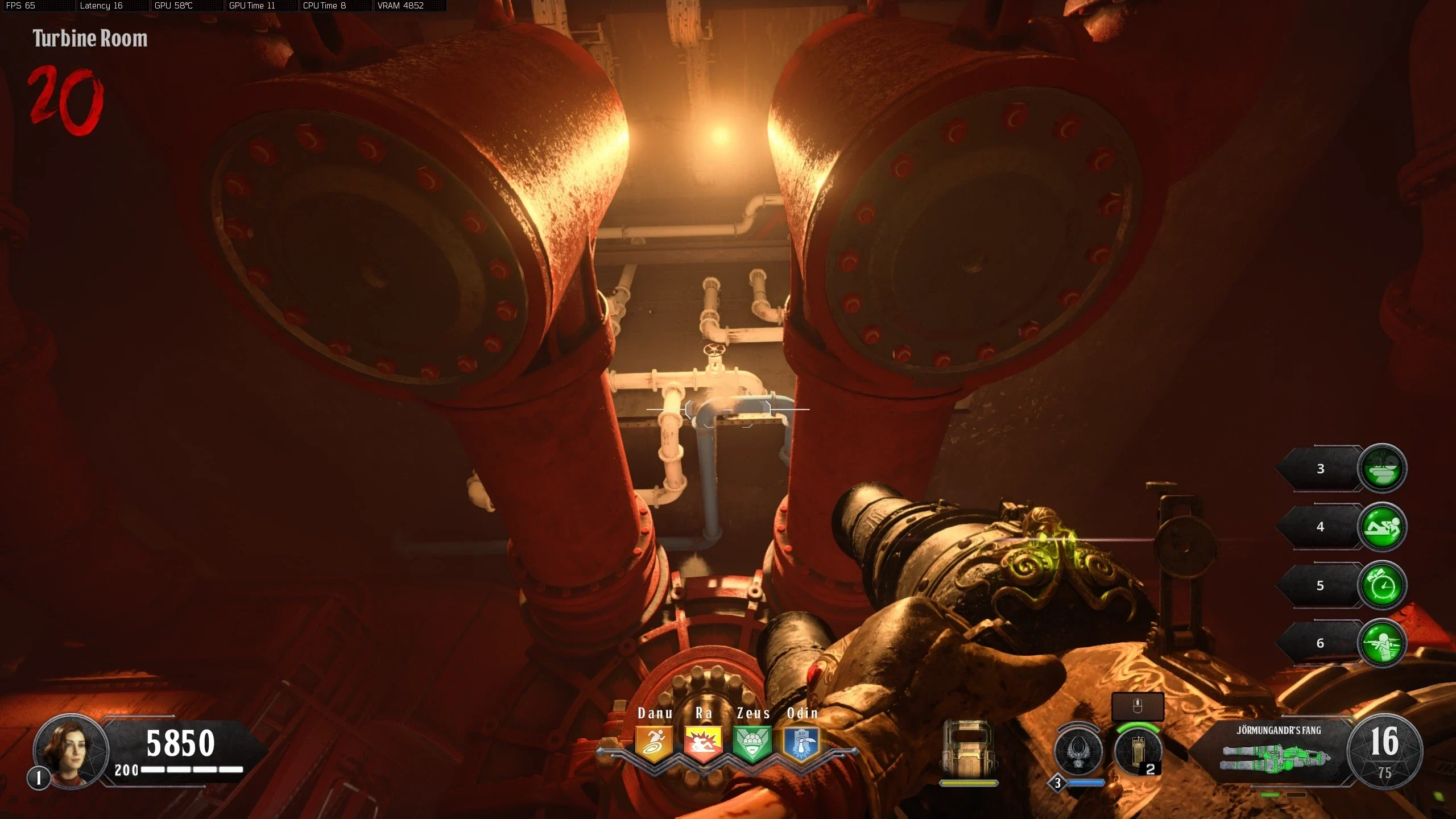The height and width of the screenshot is (819, 1456).
Task: Choose the Zeus perk icon
Action: [x=752, y=743]
